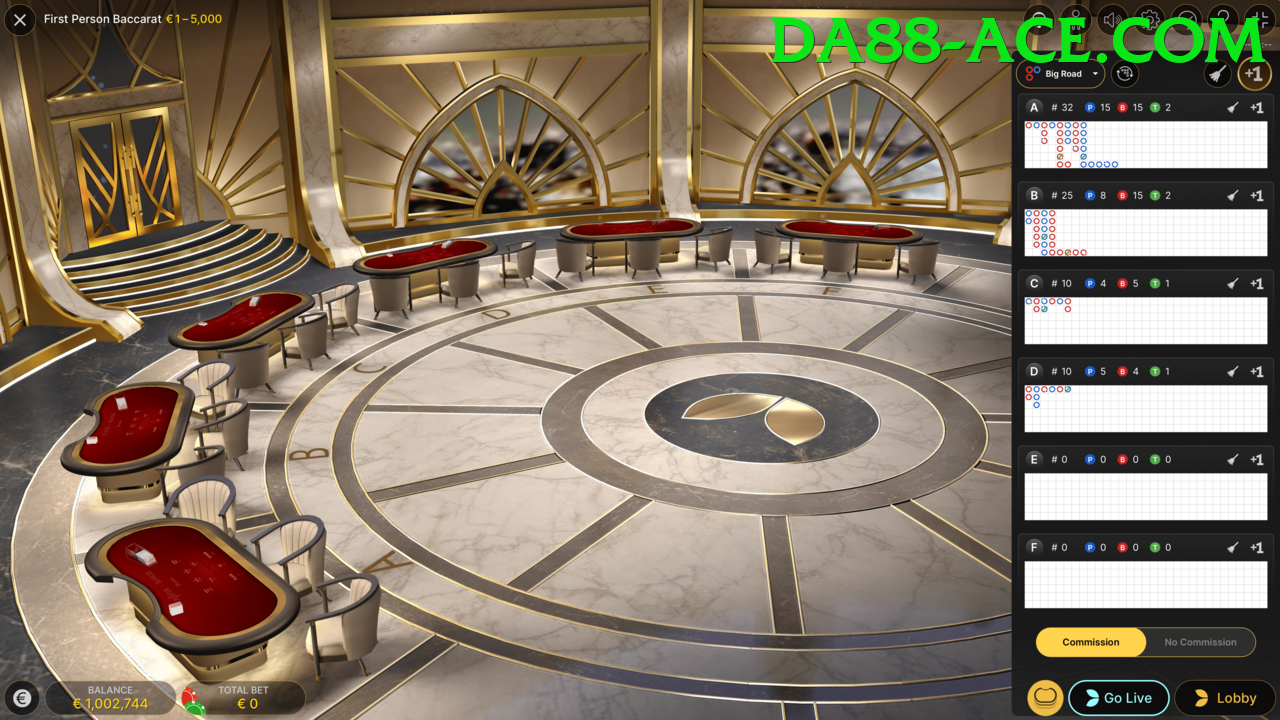Switch to No Commission mode

point(1200,642)
